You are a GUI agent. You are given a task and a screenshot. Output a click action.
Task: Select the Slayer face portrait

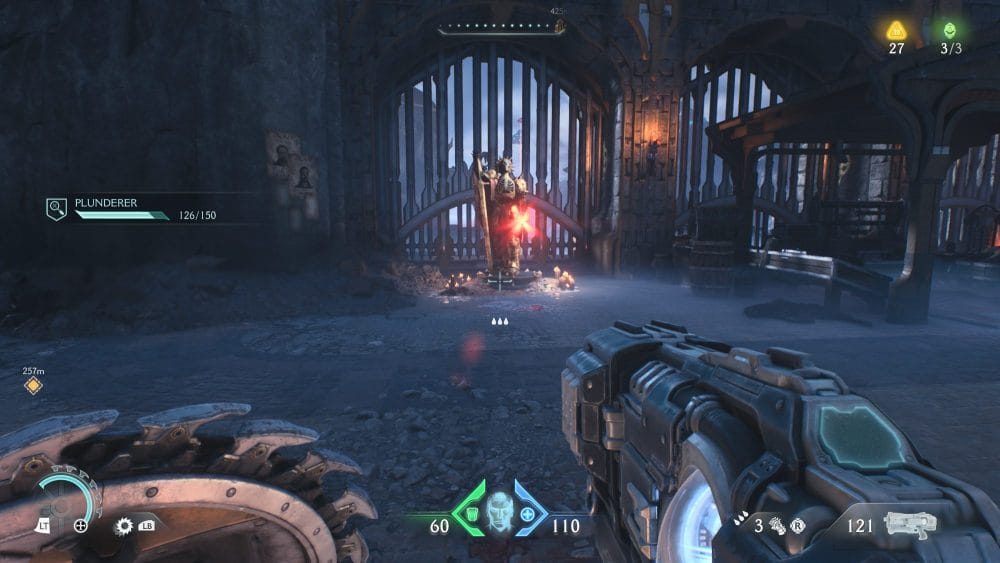point(499,512)
